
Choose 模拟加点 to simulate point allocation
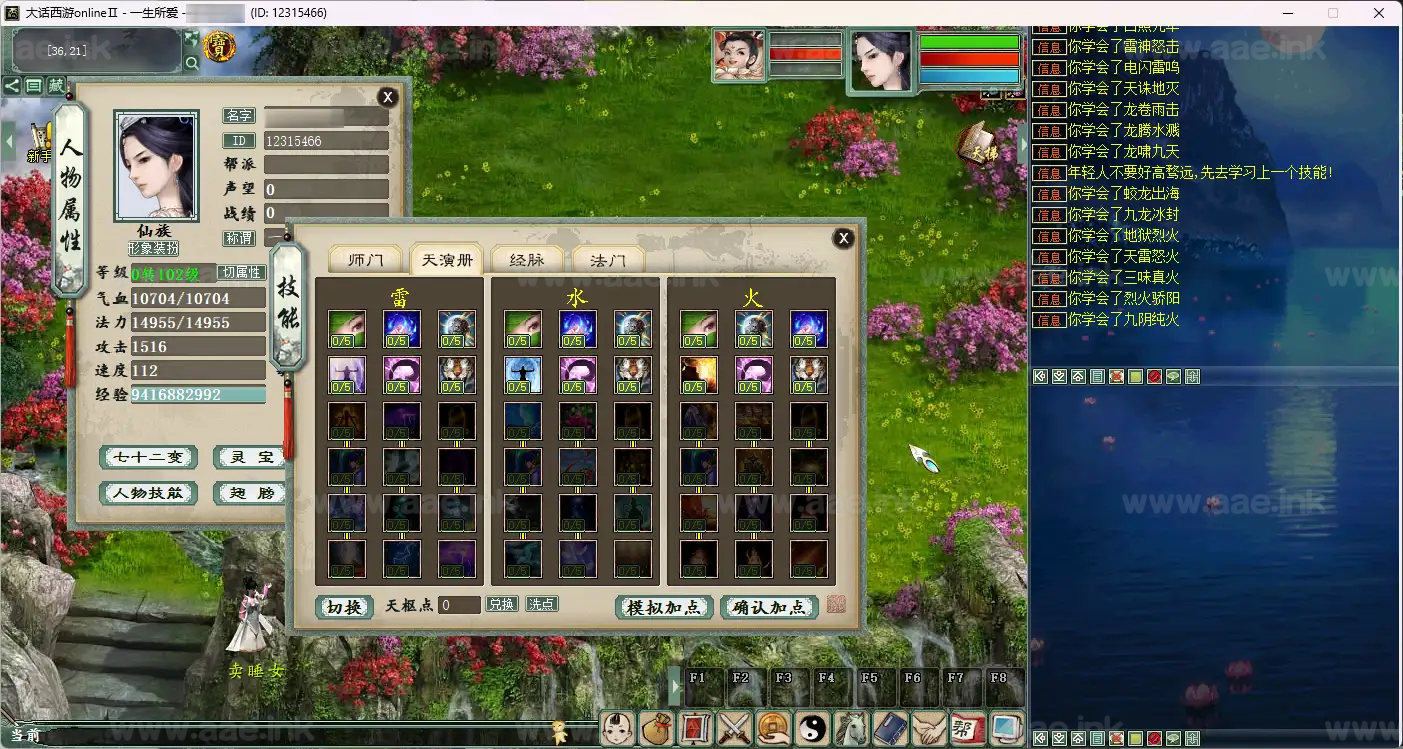click(x=664, y=607)
